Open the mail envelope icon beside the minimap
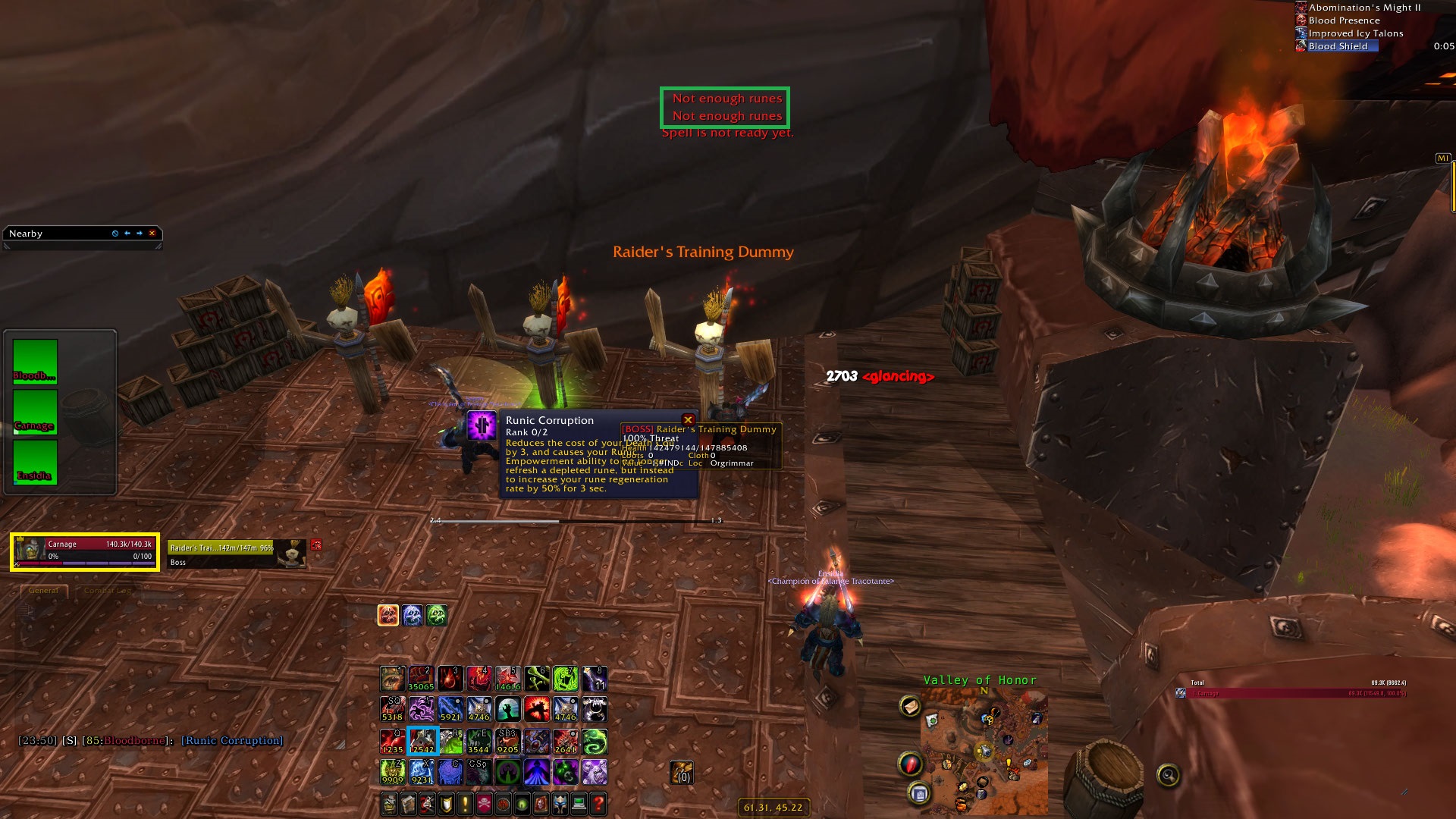This screenshot has width=1456, height=819. click(911, 707)
